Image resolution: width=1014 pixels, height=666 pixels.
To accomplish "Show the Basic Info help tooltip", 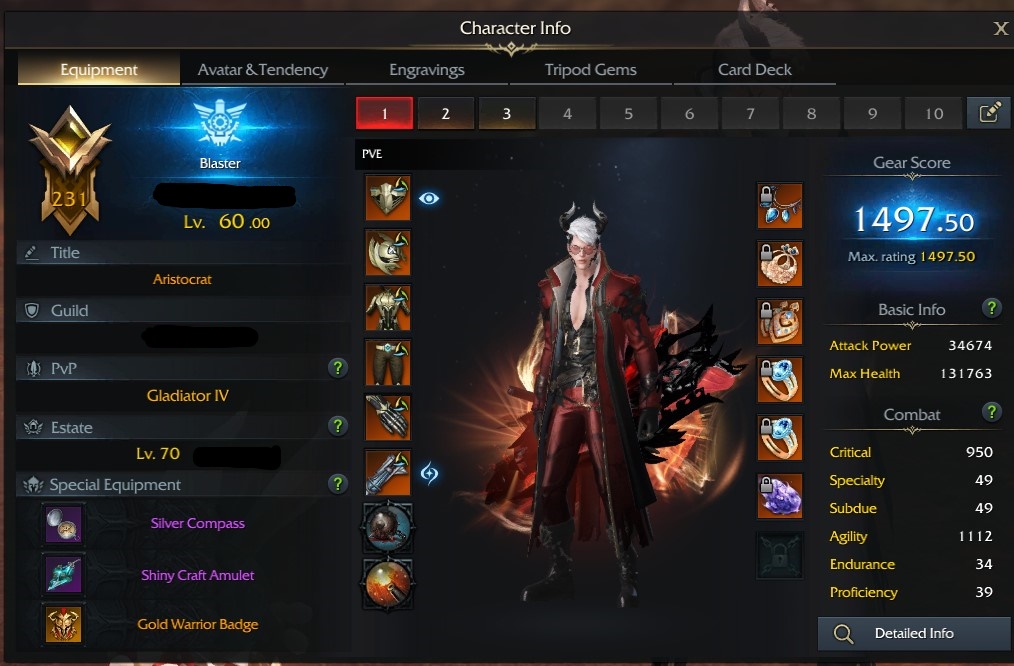I will click(991, 308).
